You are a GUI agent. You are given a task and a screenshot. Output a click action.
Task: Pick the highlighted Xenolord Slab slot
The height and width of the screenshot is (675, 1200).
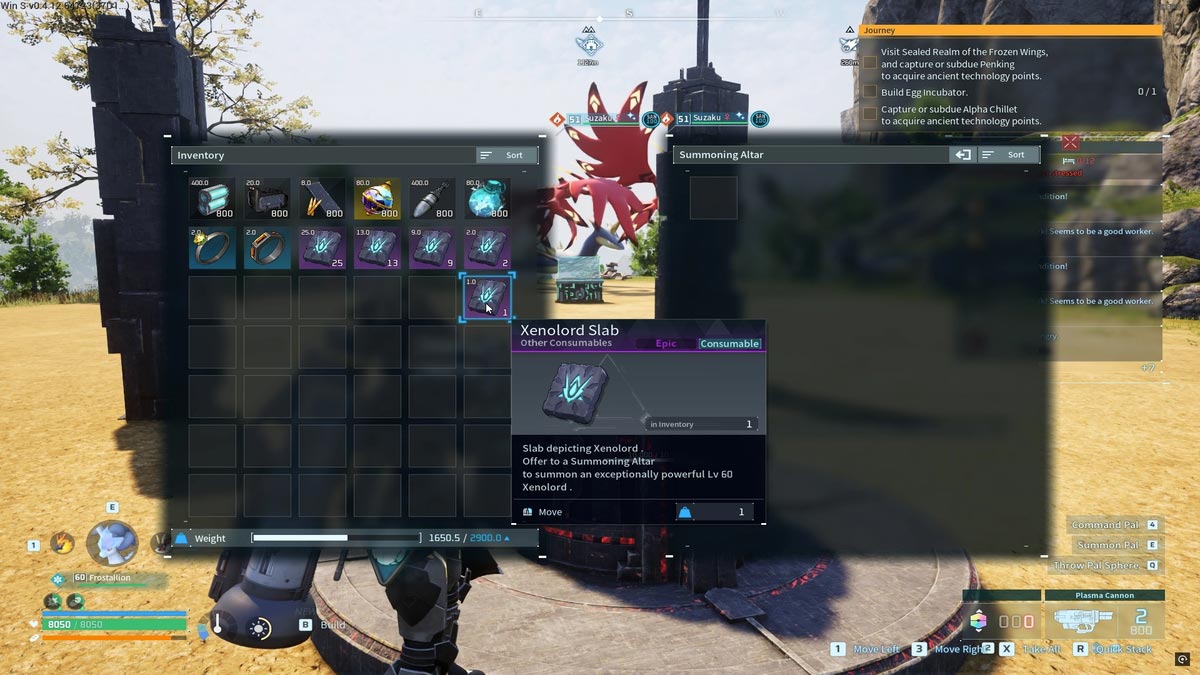(487, 298)
